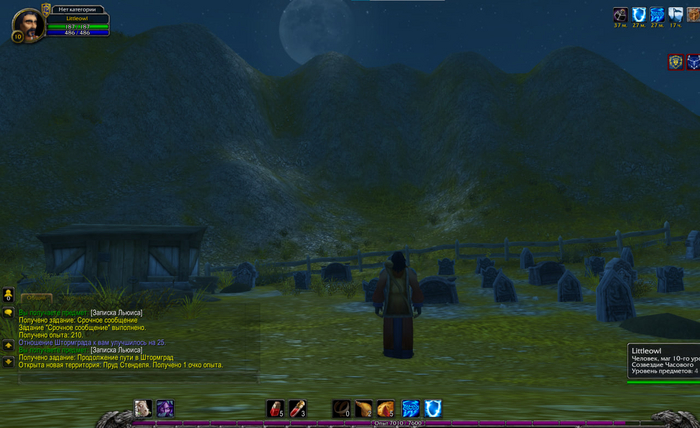
Task: Click the blue arcane buff with 27 minutes
Action: 657,15
